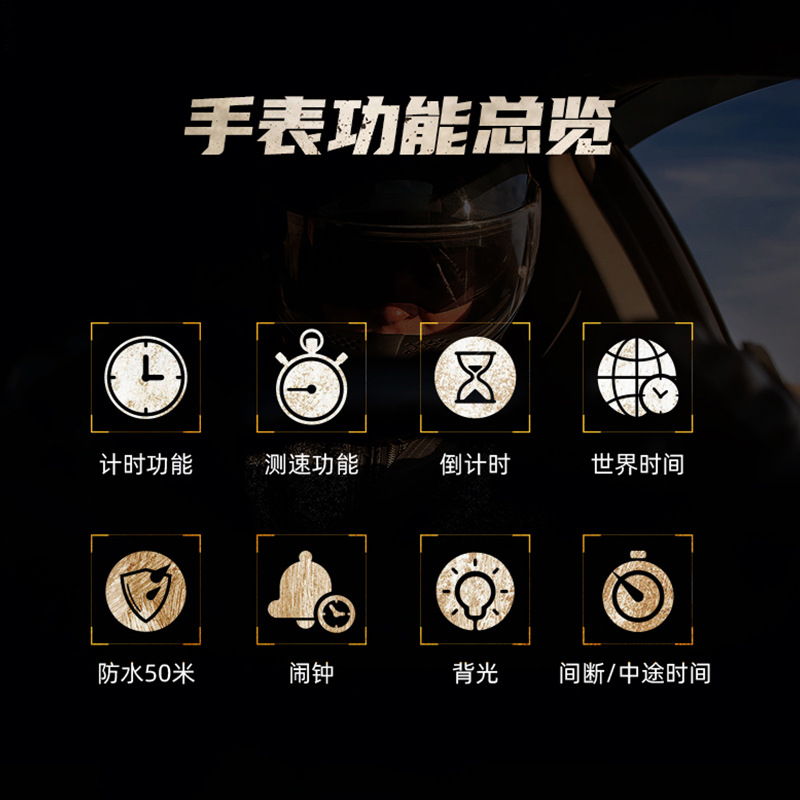Select the globe world time icon
This screenshot has height=800, width=800.
[x=638, y=377]
